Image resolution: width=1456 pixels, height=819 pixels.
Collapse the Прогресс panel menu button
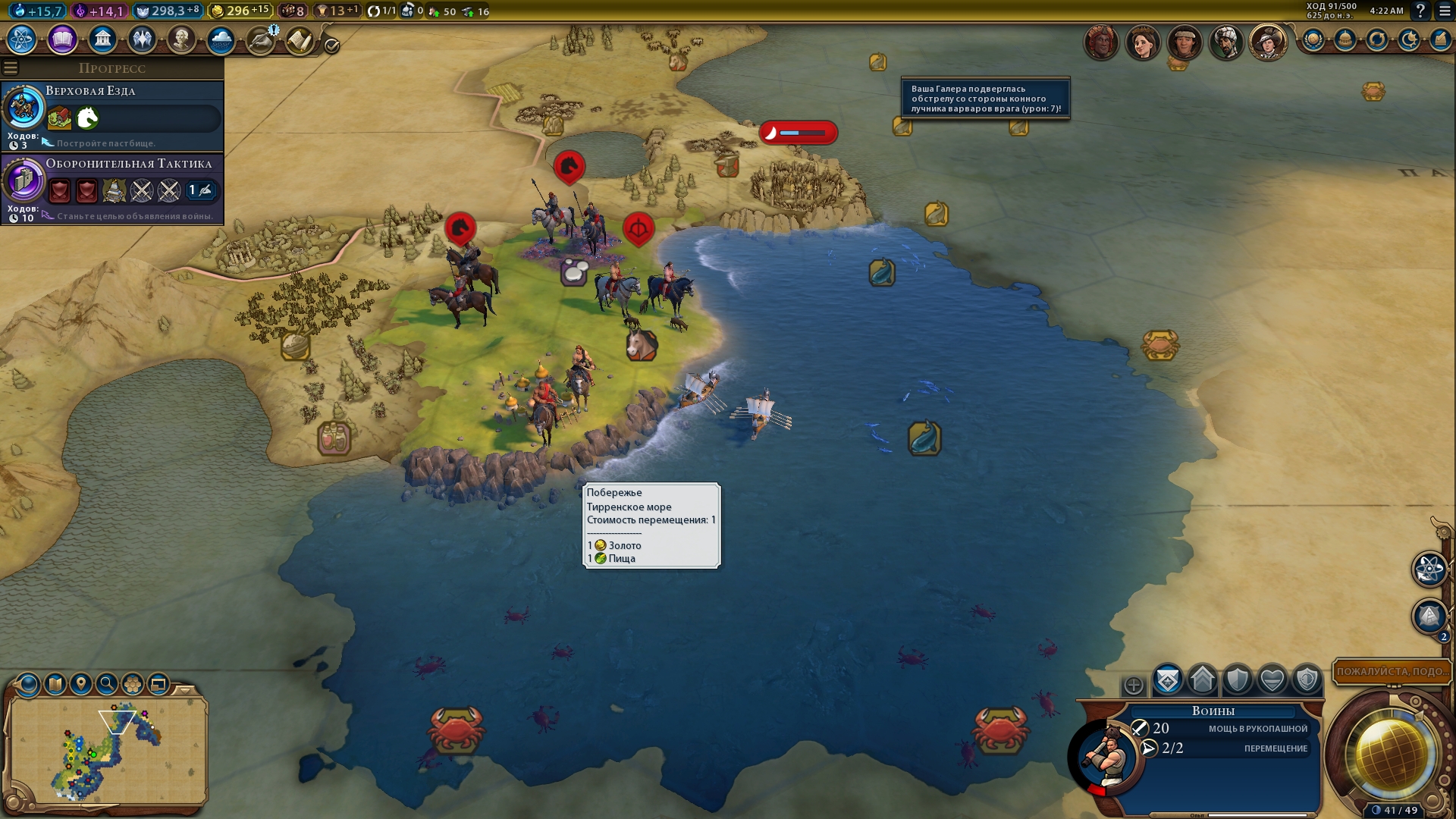(x=11, y=68)
